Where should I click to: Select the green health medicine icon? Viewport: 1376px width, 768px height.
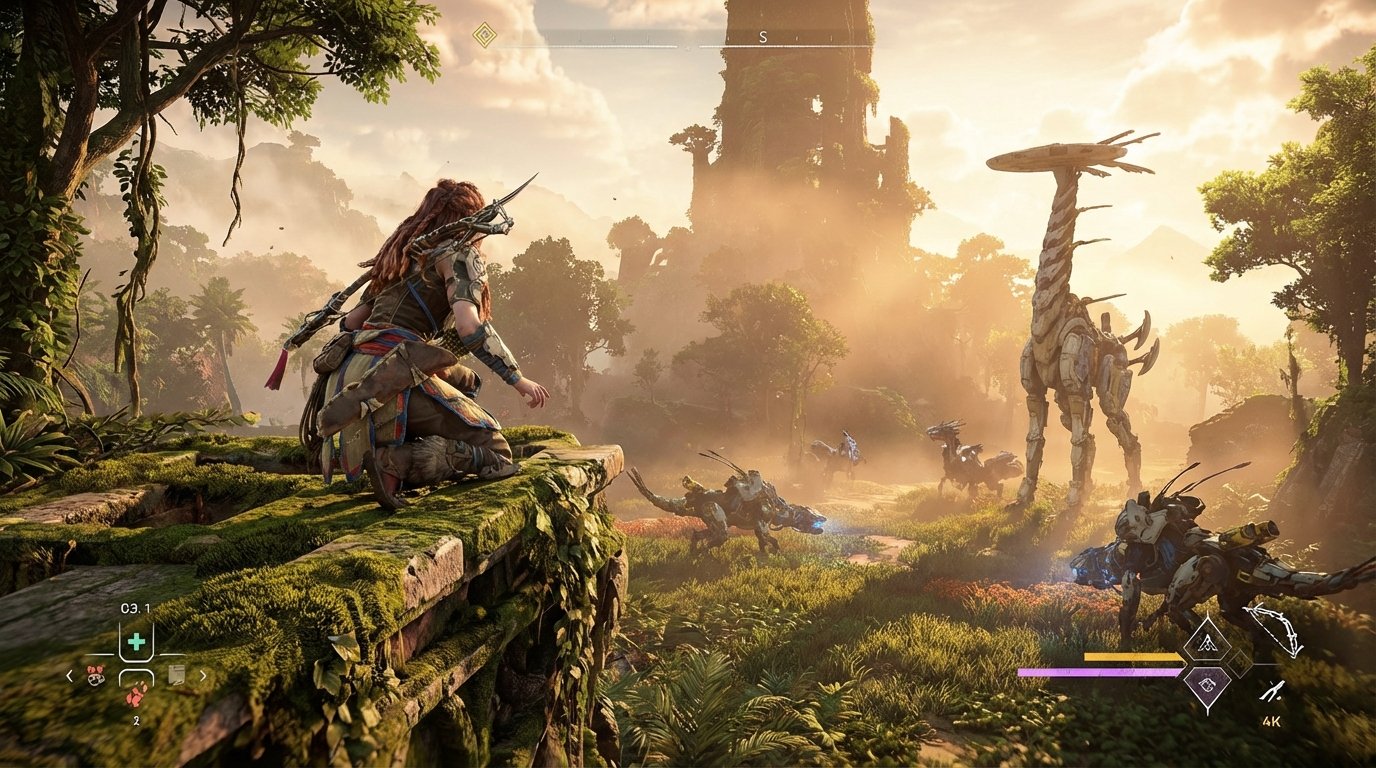pos(137,642)
